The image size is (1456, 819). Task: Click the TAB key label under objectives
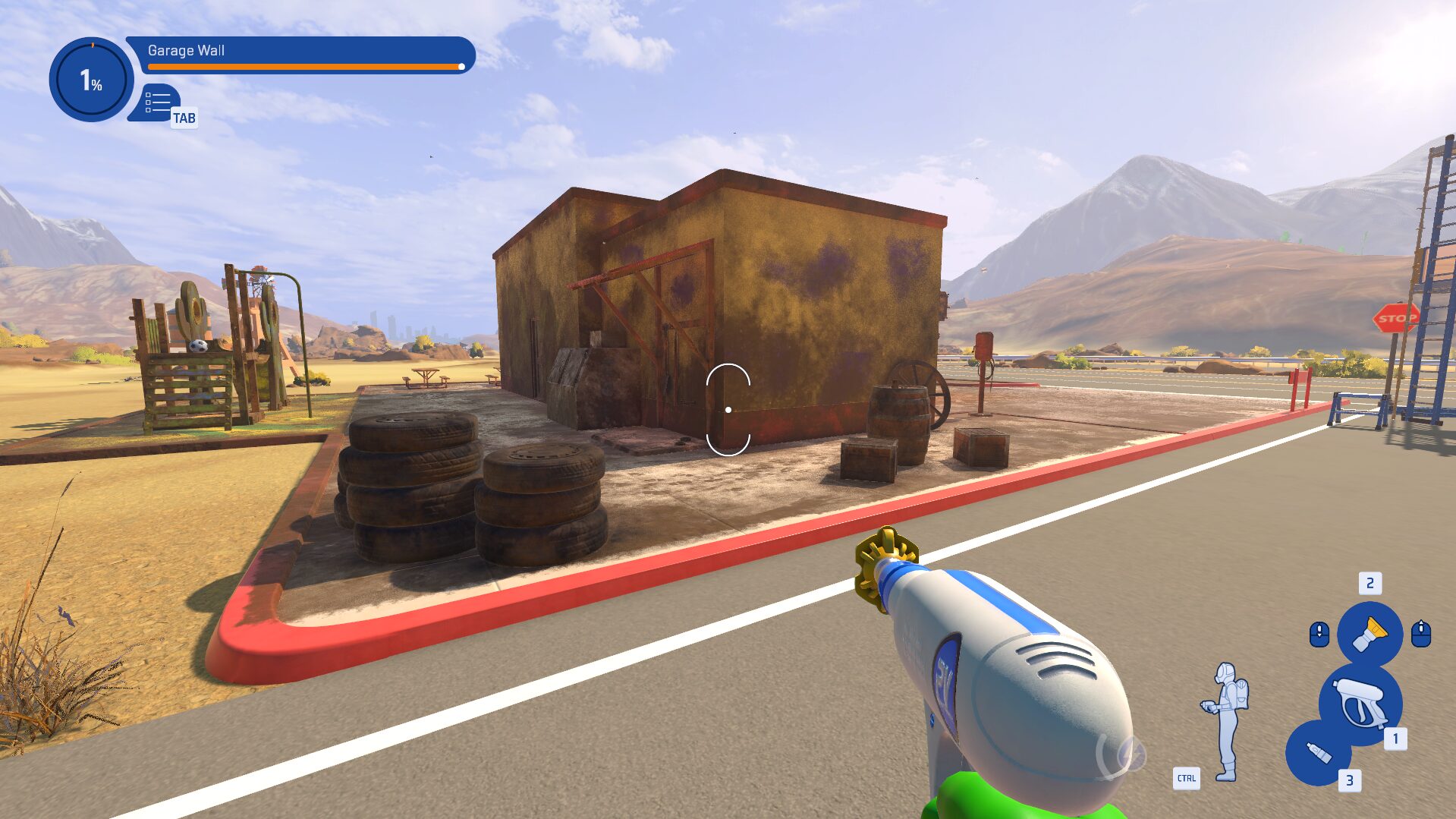[185, 118]
